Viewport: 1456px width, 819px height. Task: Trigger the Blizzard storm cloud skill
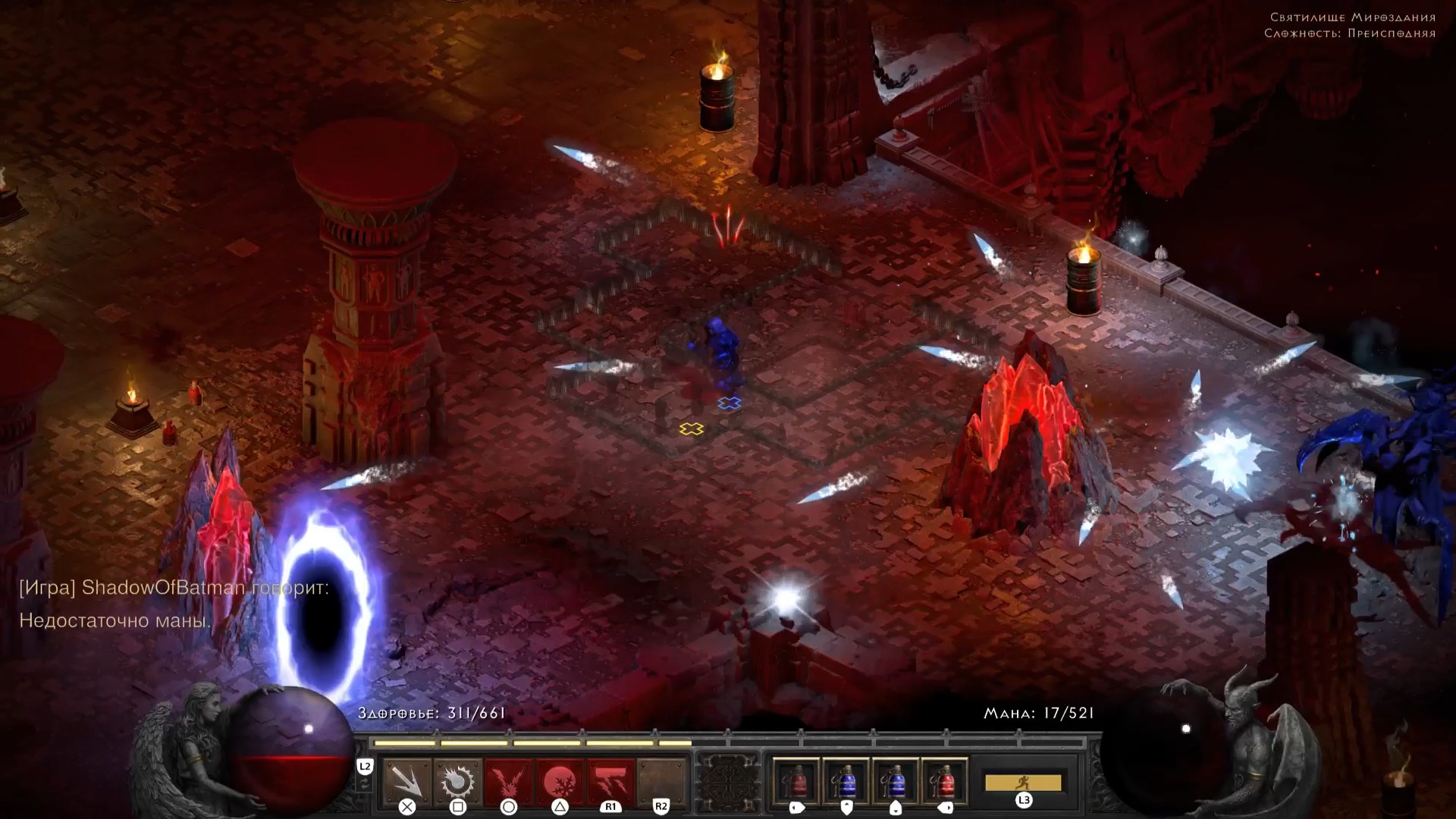pos(610,781)
